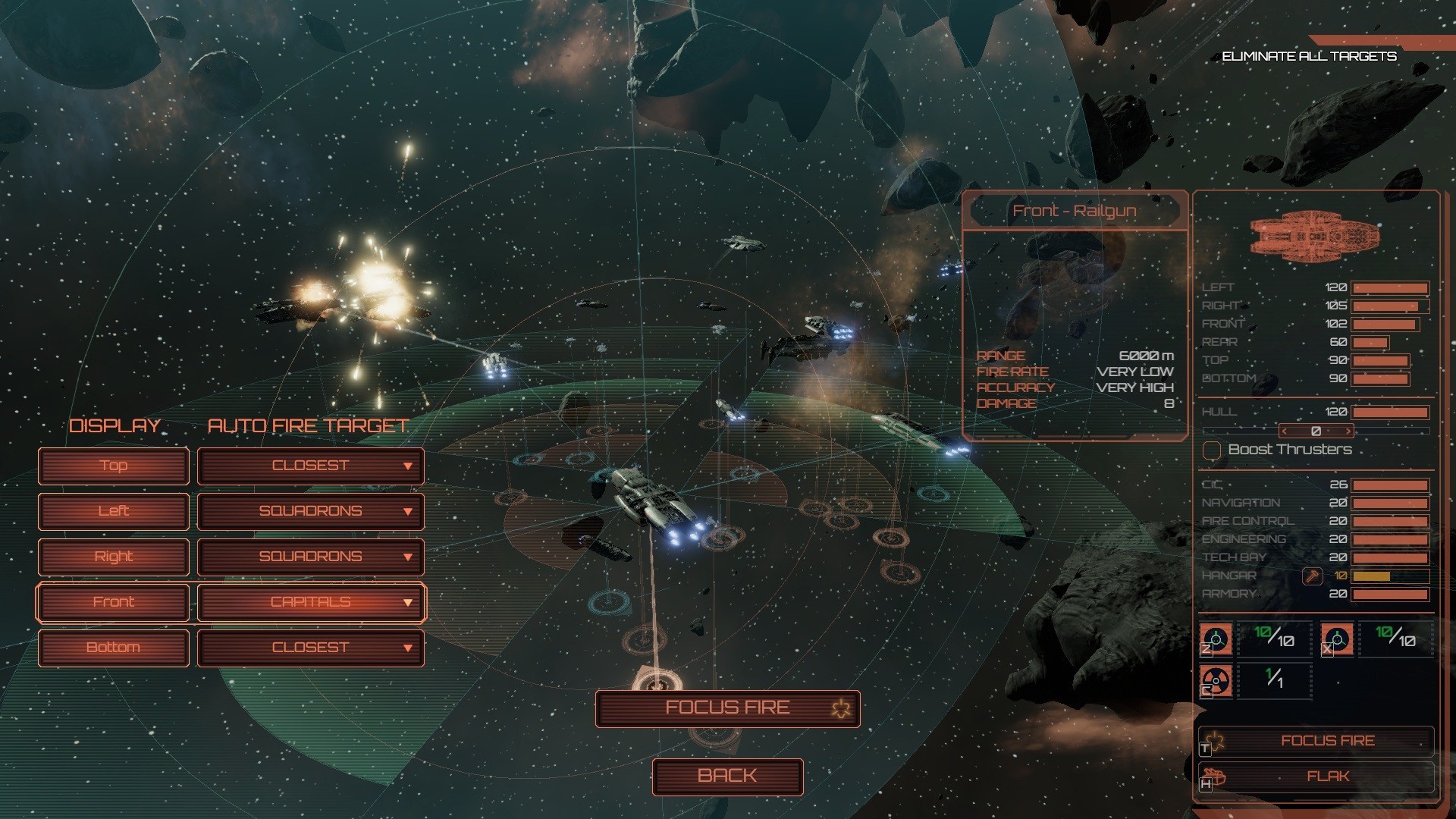Select the Front - Railgun weapon header
Image resolution: width=1456 pixels, height=819 pixels.
1076,211
